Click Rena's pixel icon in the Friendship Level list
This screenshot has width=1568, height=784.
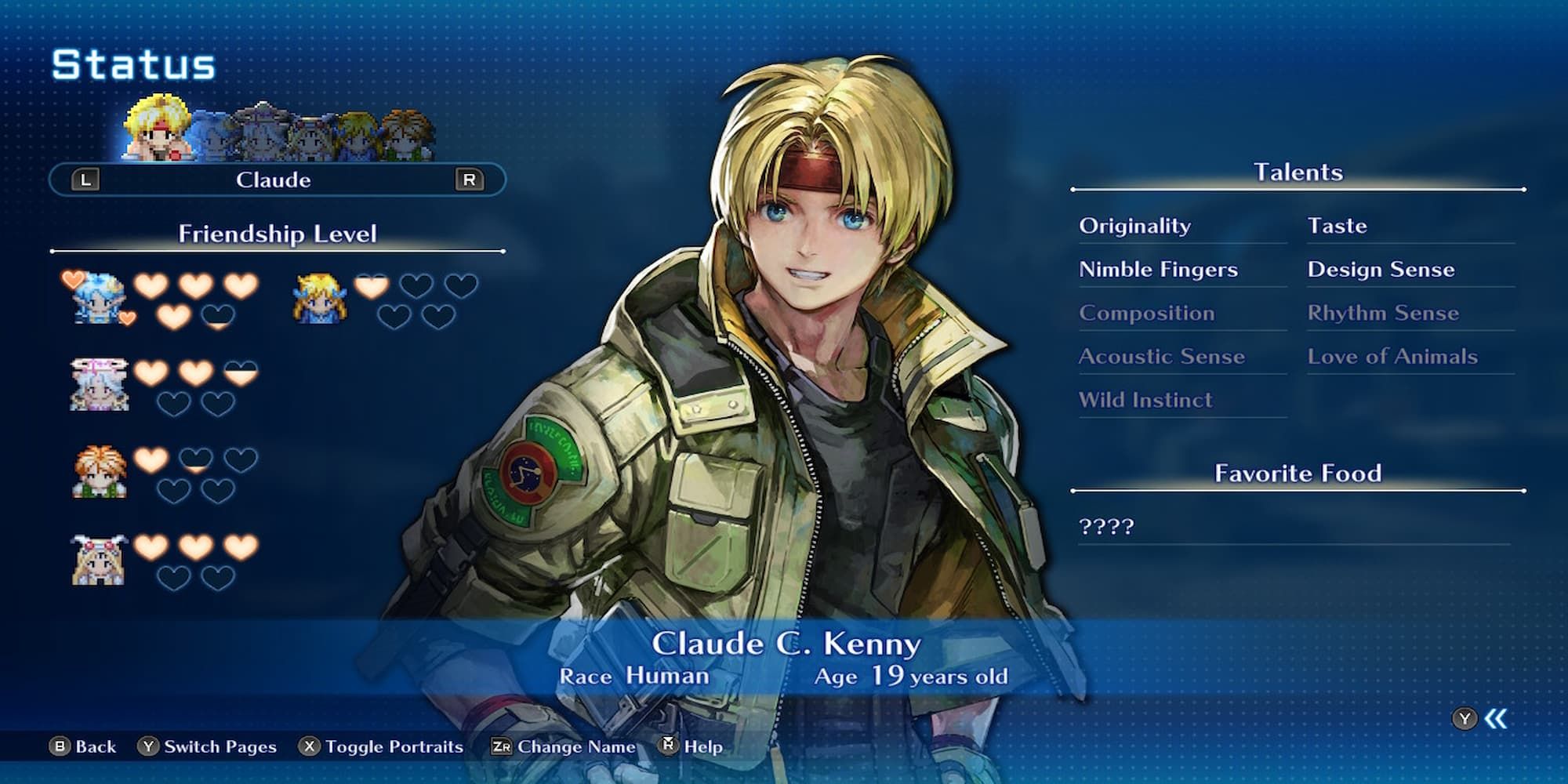pyautogui.click(x=99, y=299)
